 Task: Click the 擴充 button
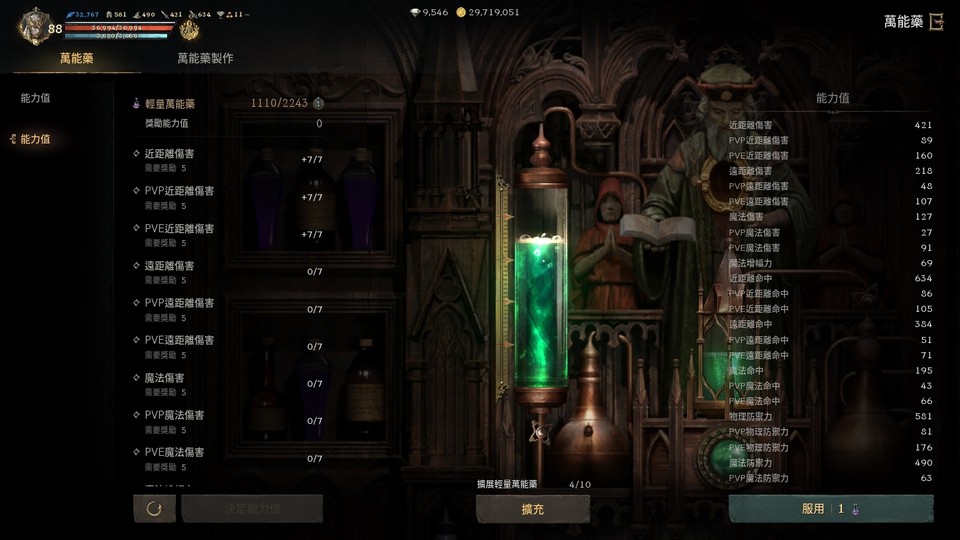pos(532,509)
